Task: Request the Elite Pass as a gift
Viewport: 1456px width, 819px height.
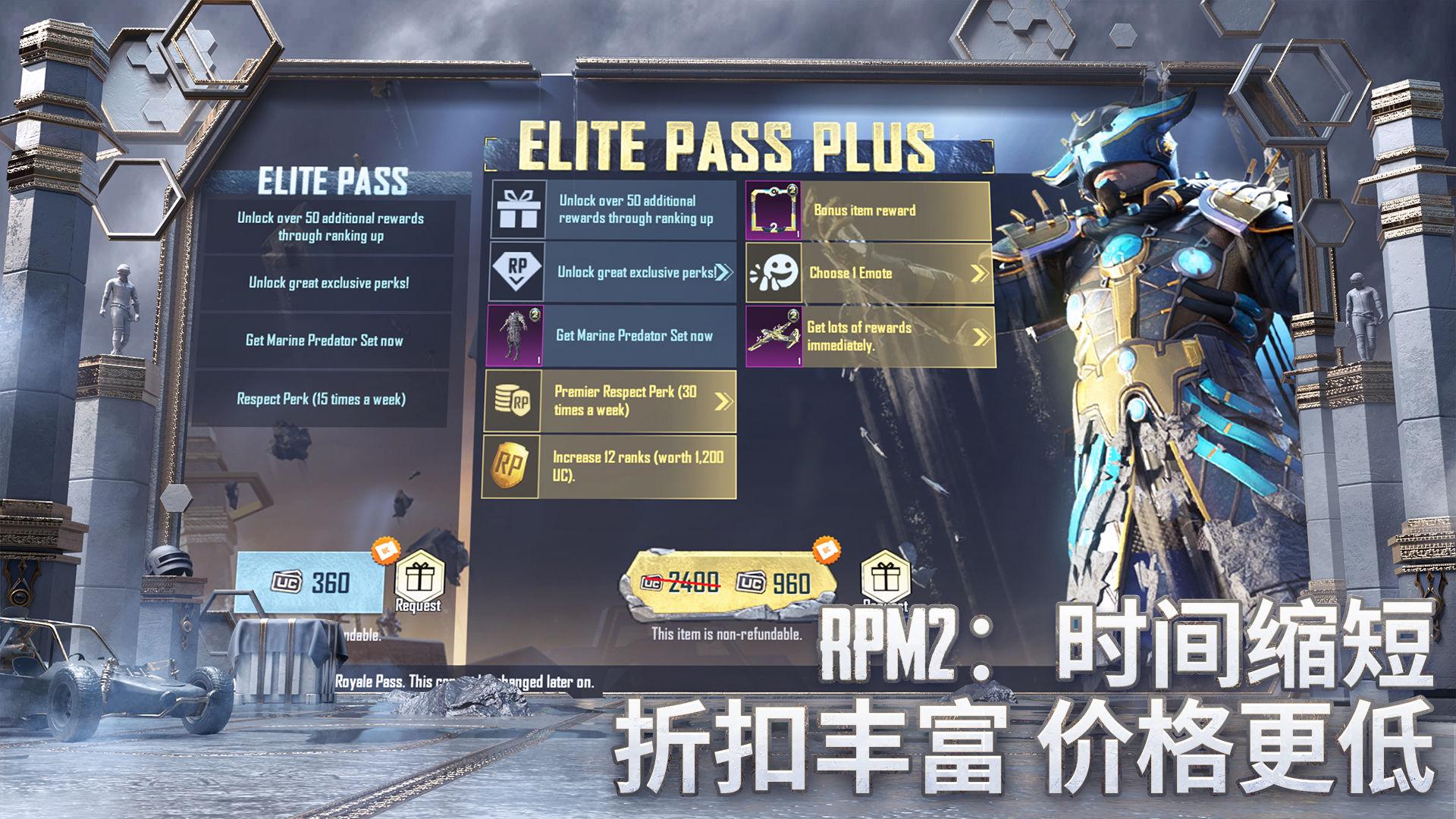Action: pyautogui.click(x=419, y=580)
